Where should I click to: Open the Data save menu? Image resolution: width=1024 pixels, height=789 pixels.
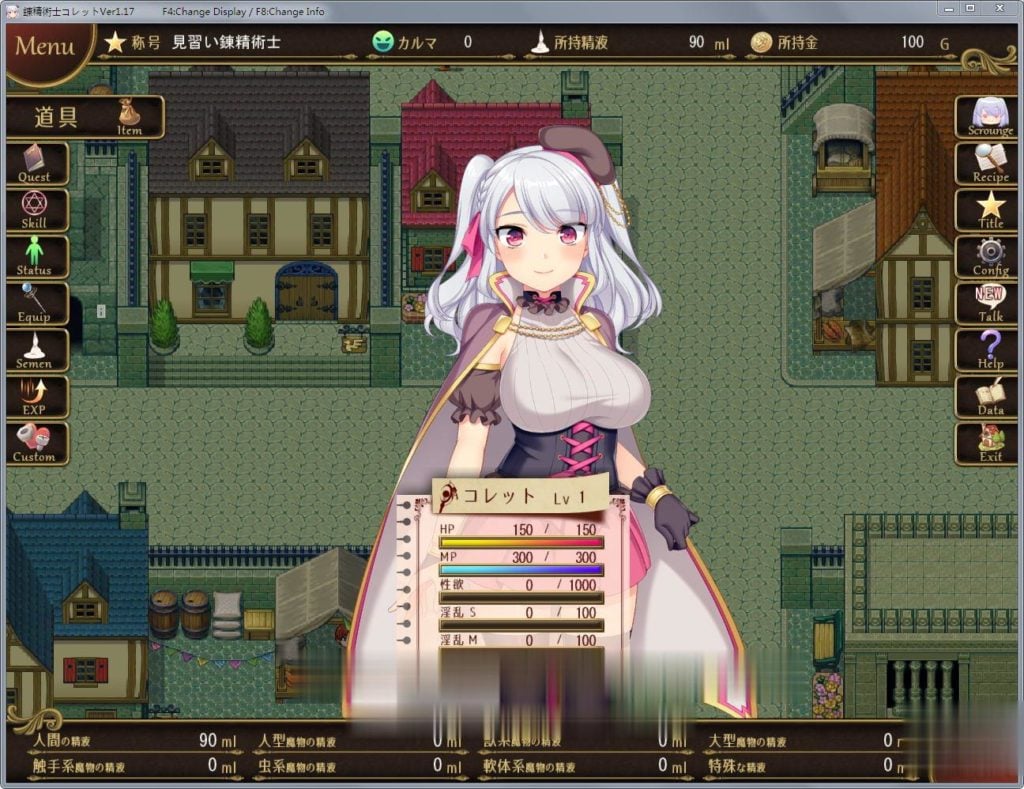[989, 398]
